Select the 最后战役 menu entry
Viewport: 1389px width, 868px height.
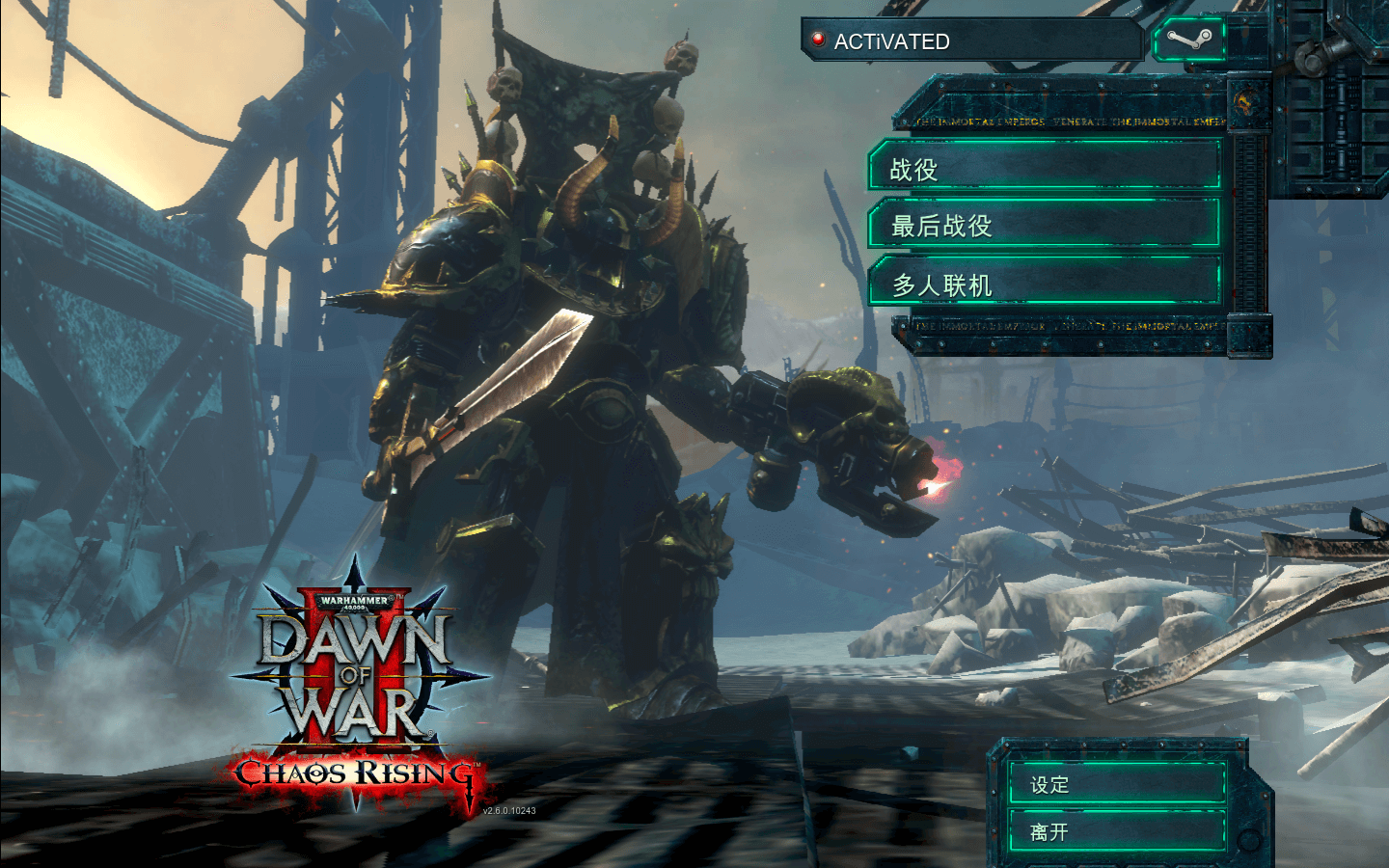tap(1045, 226)
